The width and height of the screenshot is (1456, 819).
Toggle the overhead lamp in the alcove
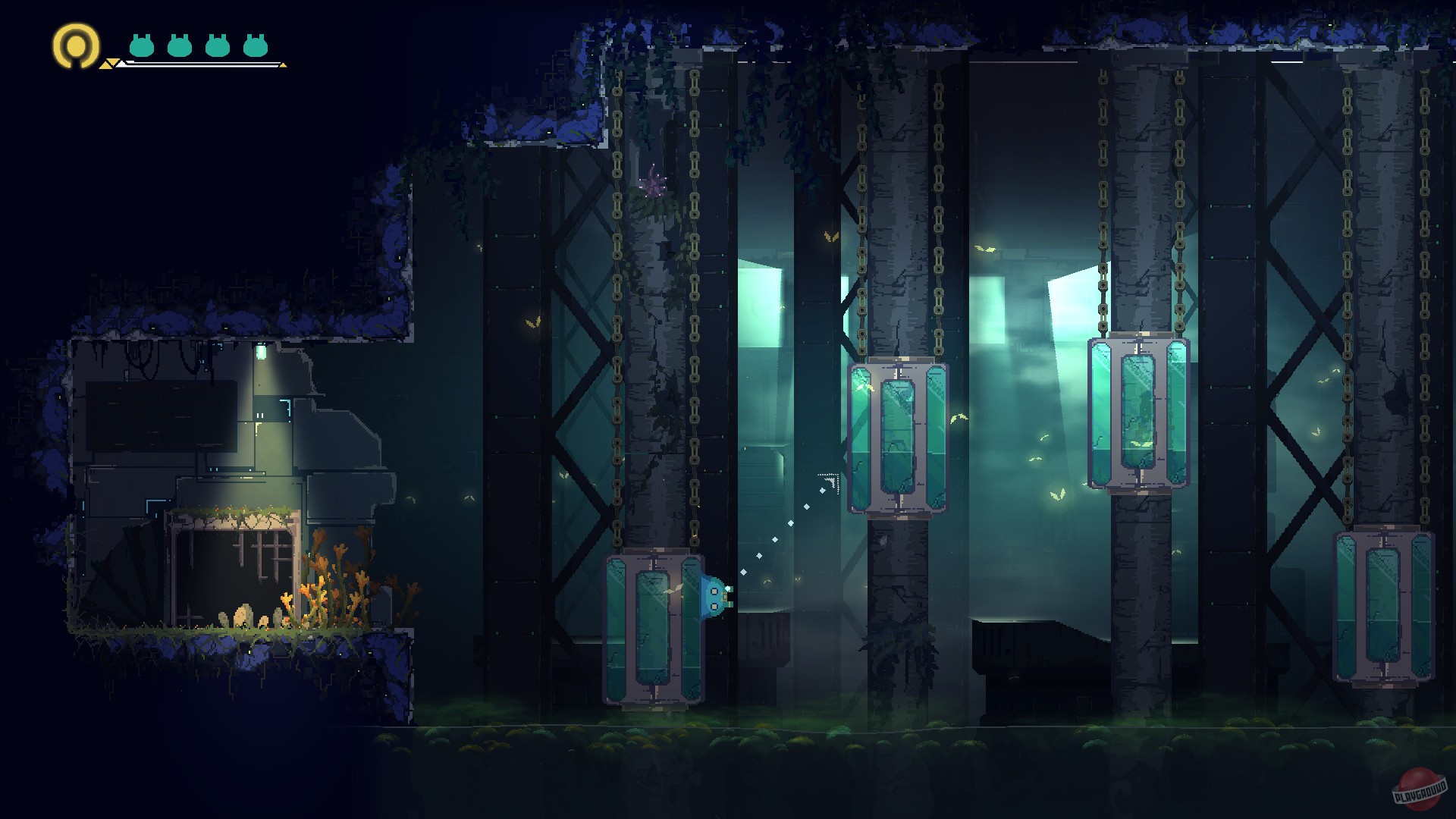(261, 351)
